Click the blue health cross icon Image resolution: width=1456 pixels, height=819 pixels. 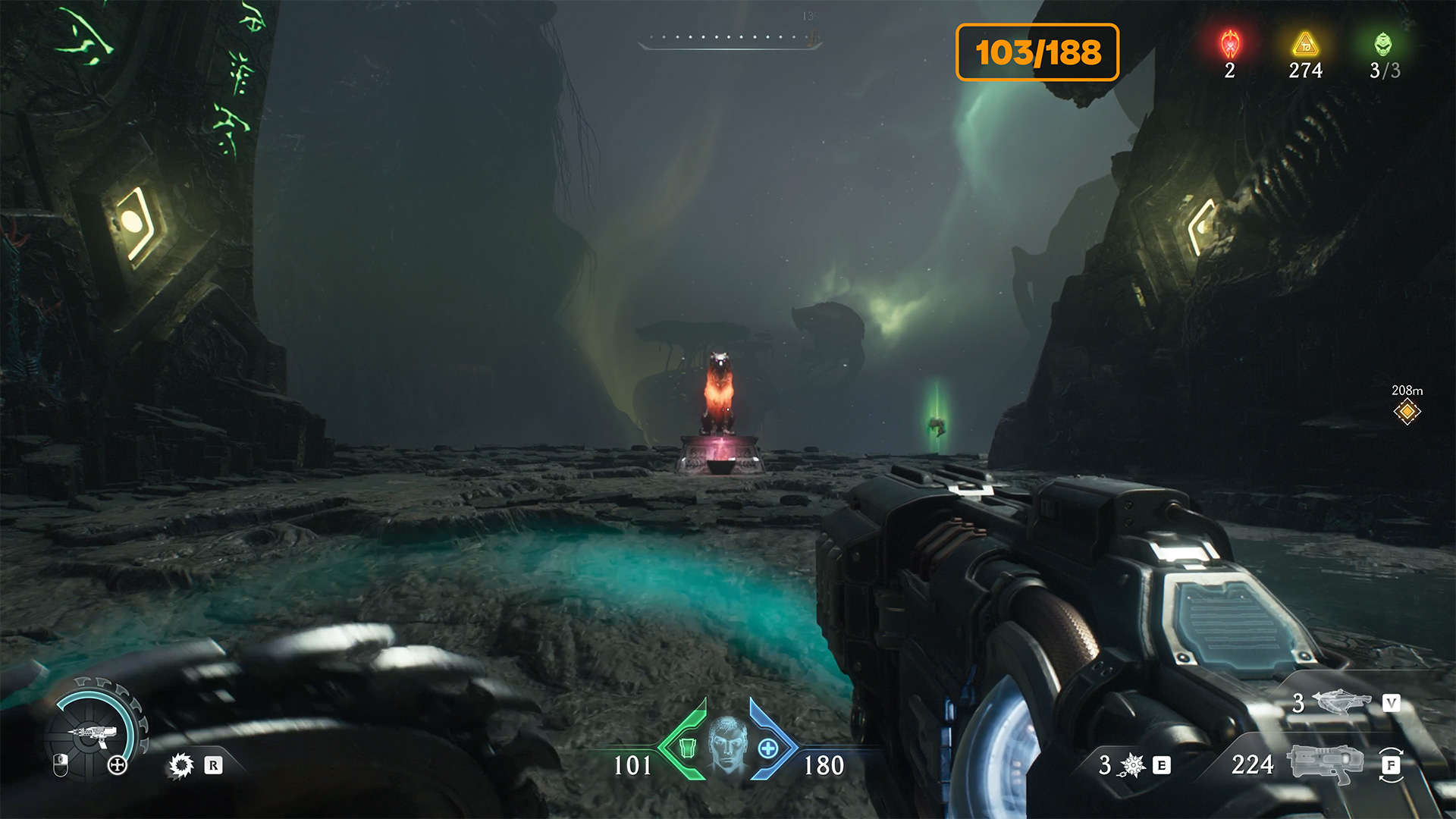[x=768, y=748]
